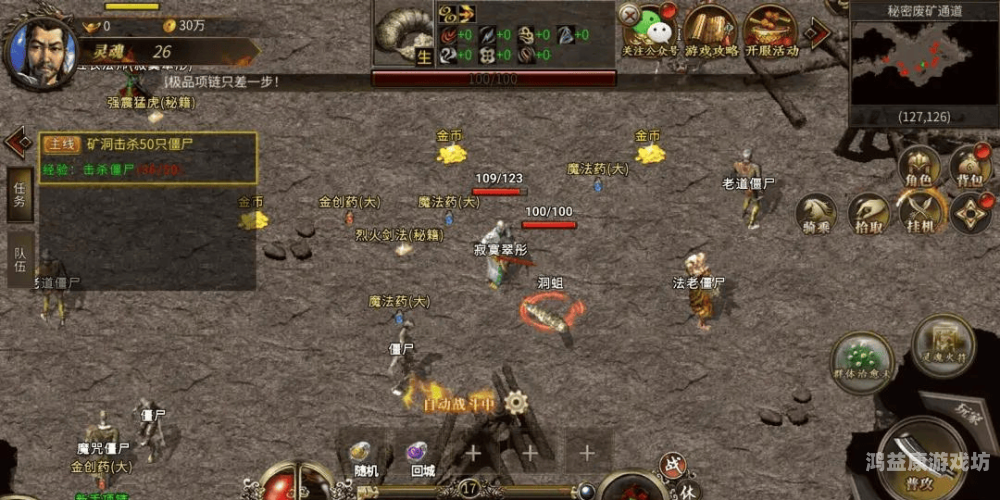
Task: Collapse the quest panel with the left arrow
Action: click(17, 141)
